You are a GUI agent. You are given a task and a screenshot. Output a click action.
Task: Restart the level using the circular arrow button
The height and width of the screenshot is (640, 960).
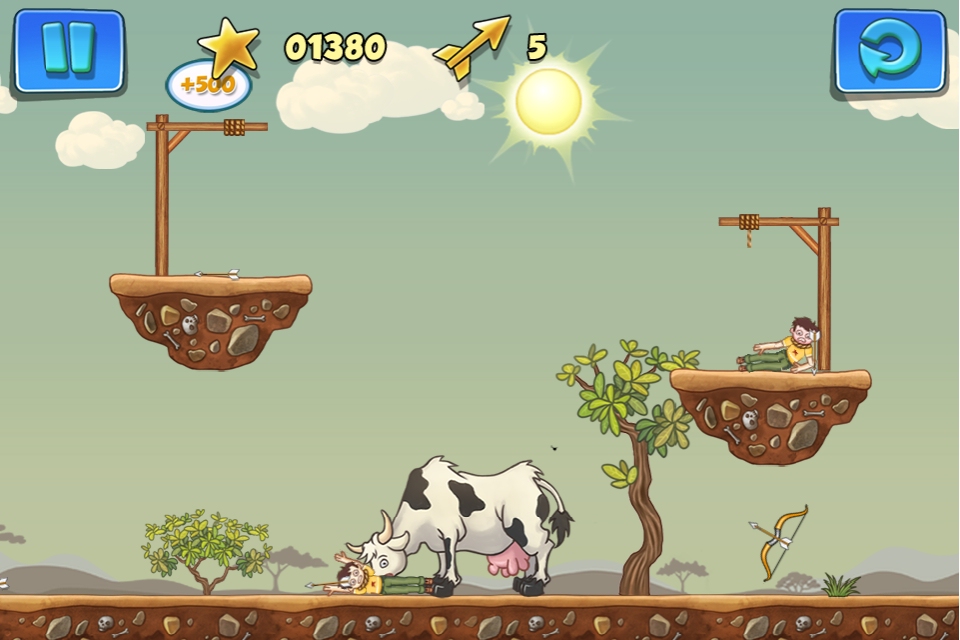point(889,52)
